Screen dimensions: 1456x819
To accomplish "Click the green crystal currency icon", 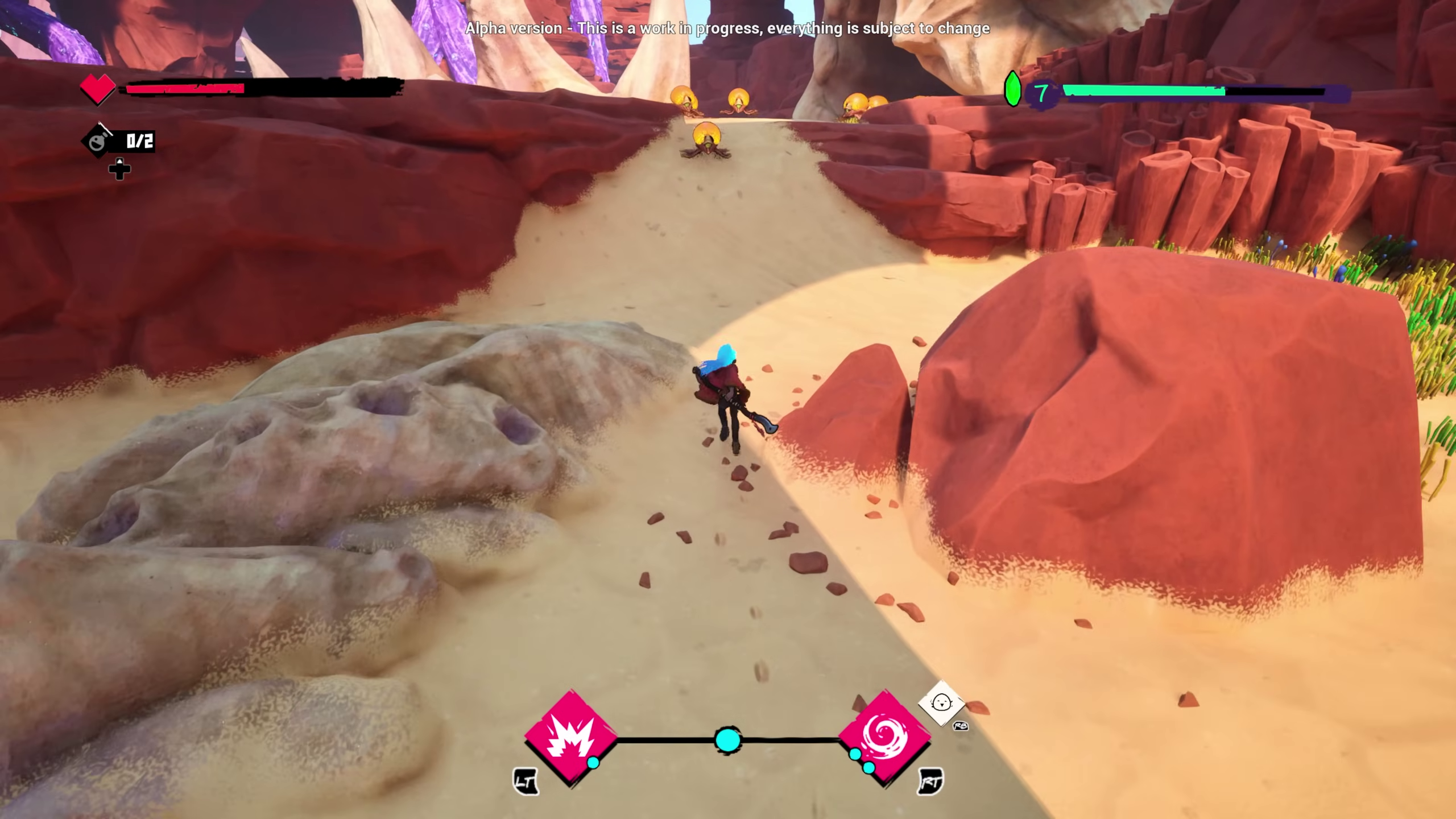I will coord(1012,89).
